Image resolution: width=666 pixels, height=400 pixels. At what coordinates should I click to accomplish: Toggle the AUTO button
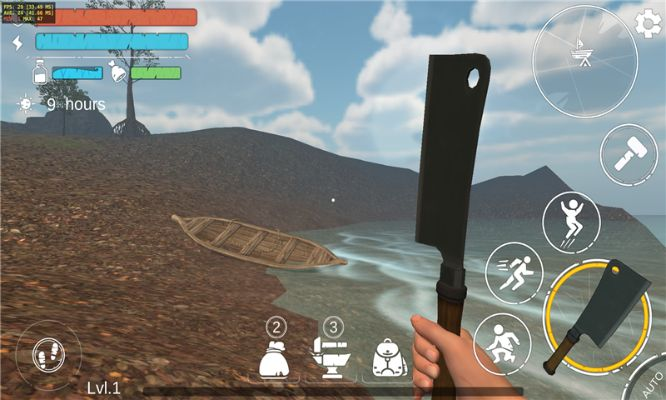pos(651,383)
